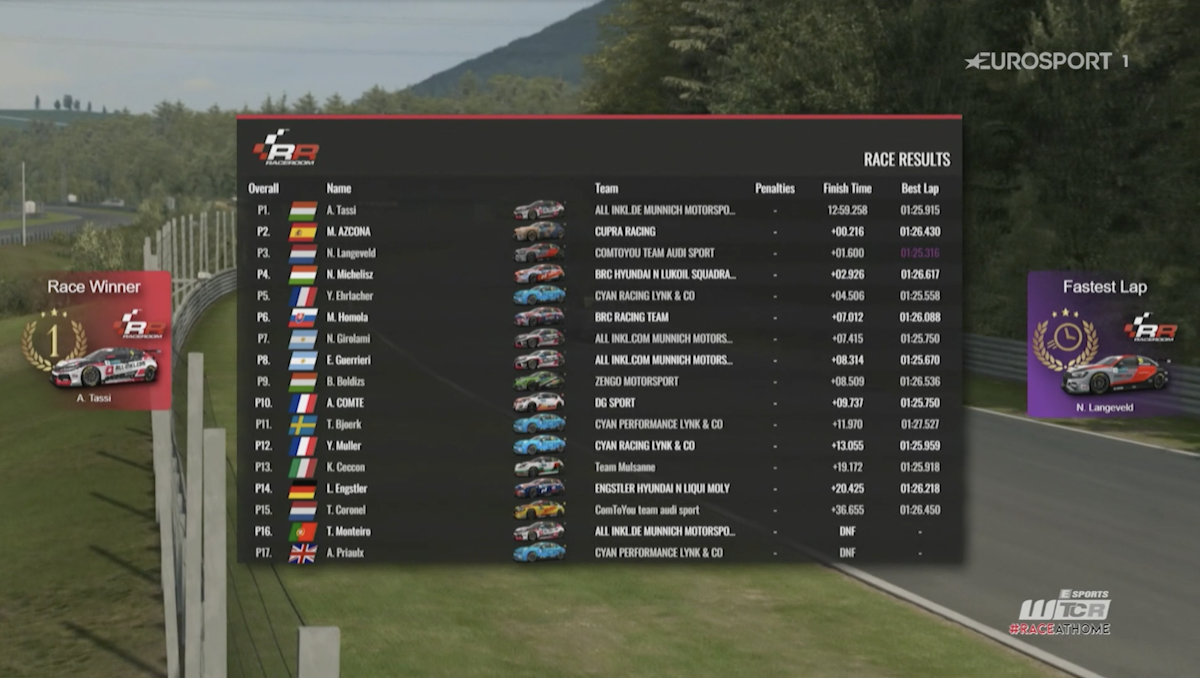Choose the N. Girolami result row

(599, 338)
